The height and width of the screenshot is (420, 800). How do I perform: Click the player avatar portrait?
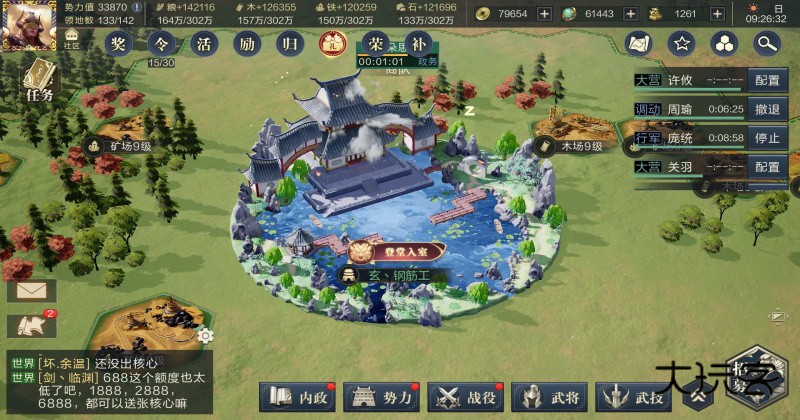[x=27, y=22]
